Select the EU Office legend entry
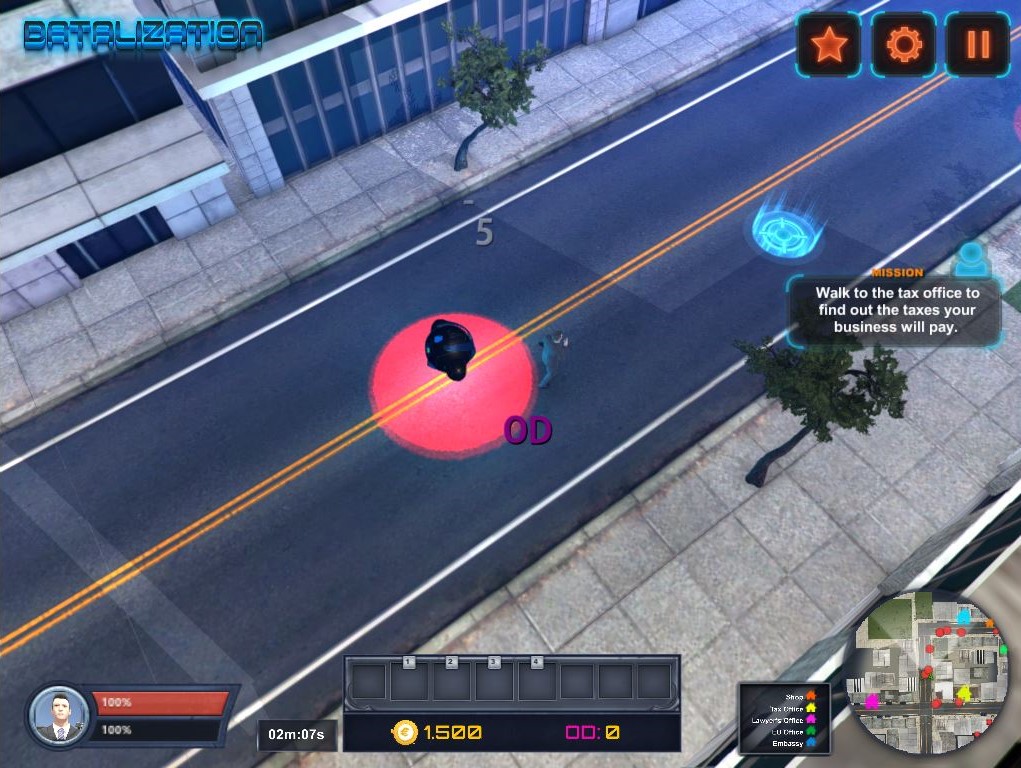 click(x=792, y=732)
